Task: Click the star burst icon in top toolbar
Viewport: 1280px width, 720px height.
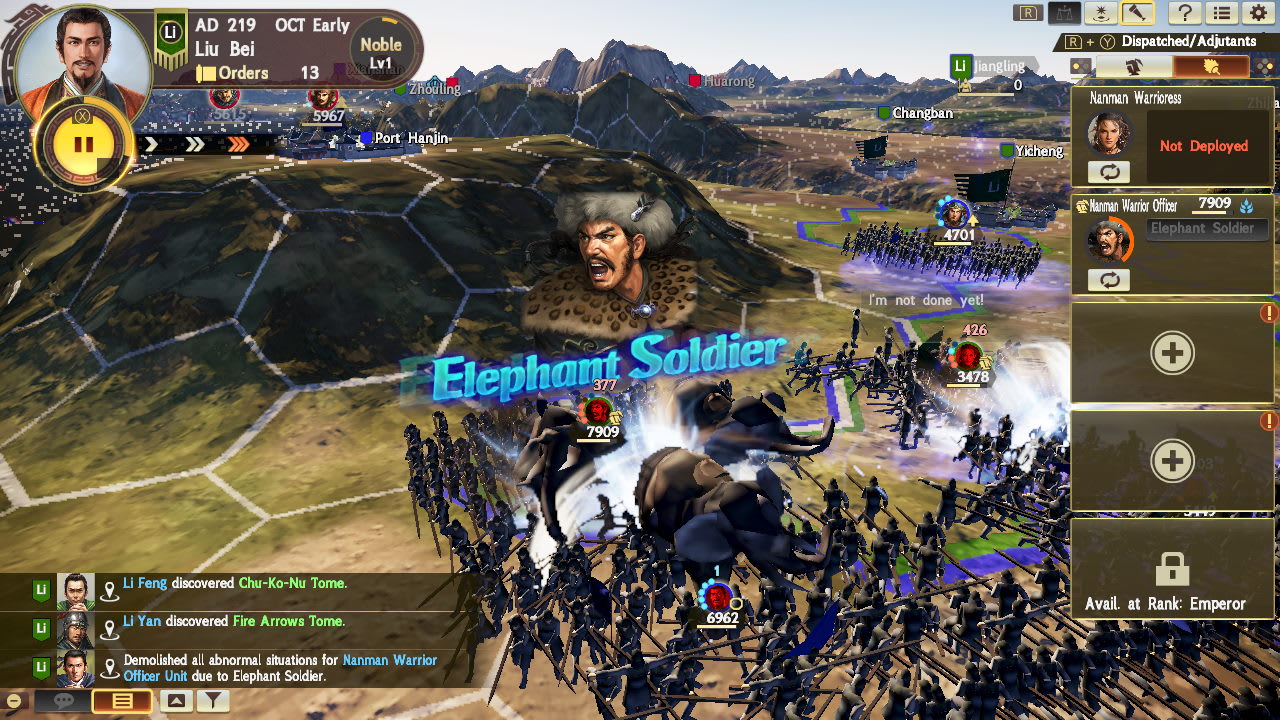Action: 1100,13
